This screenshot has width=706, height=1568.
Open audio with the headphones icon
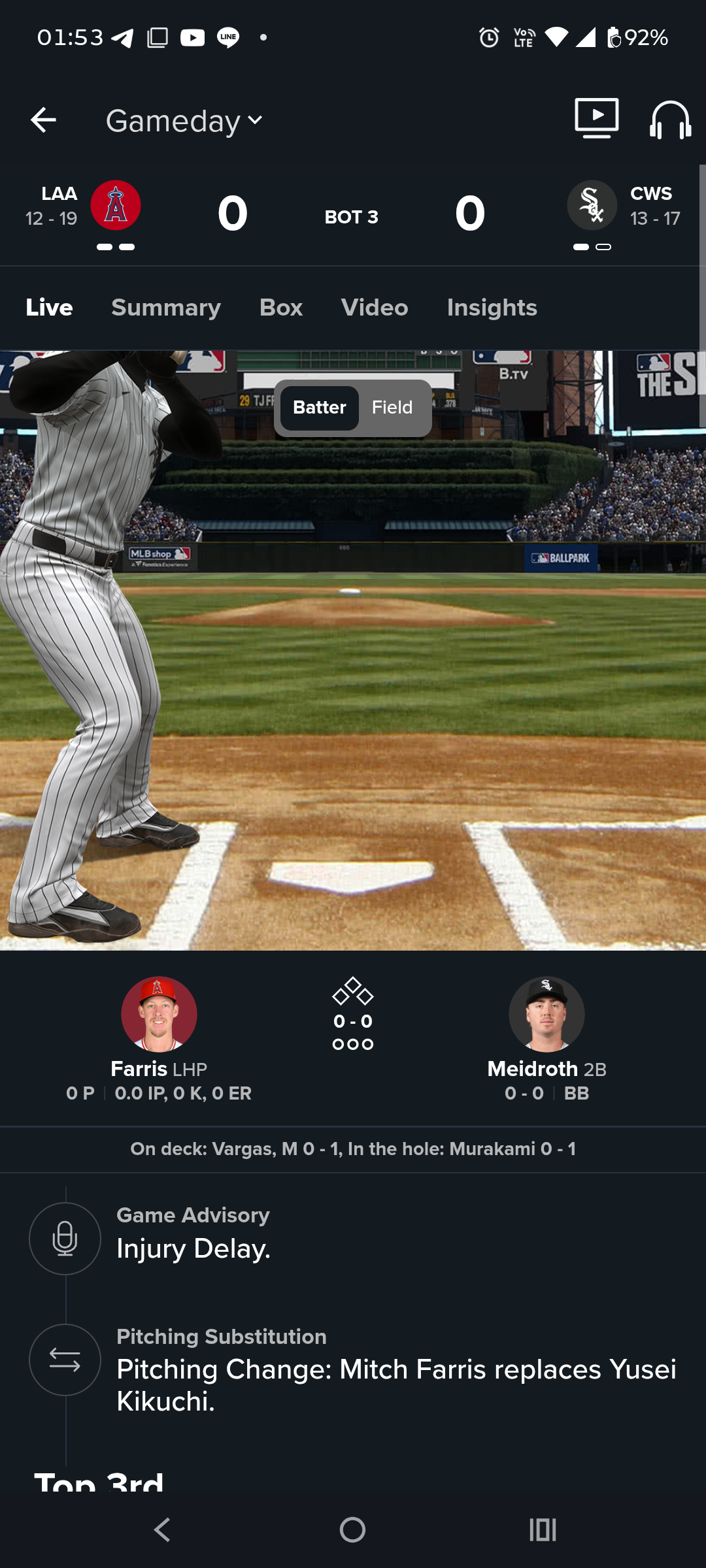[670, 120]
